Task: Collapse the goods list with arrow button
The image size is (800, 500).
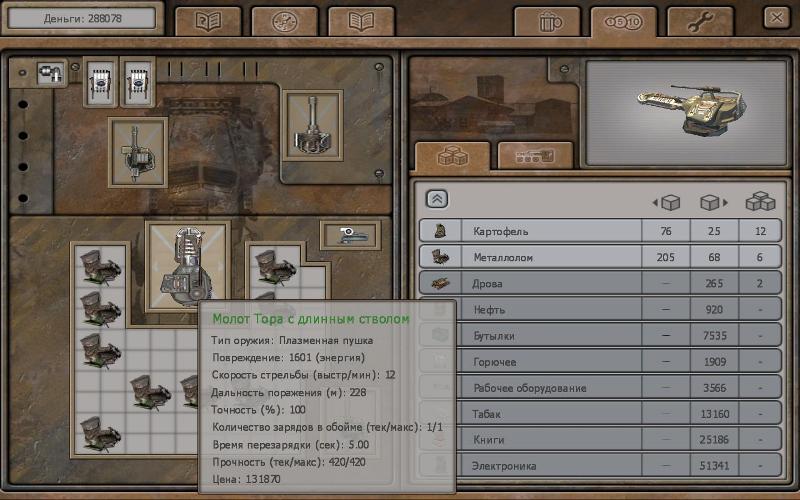Action: [x=437, y=199]
